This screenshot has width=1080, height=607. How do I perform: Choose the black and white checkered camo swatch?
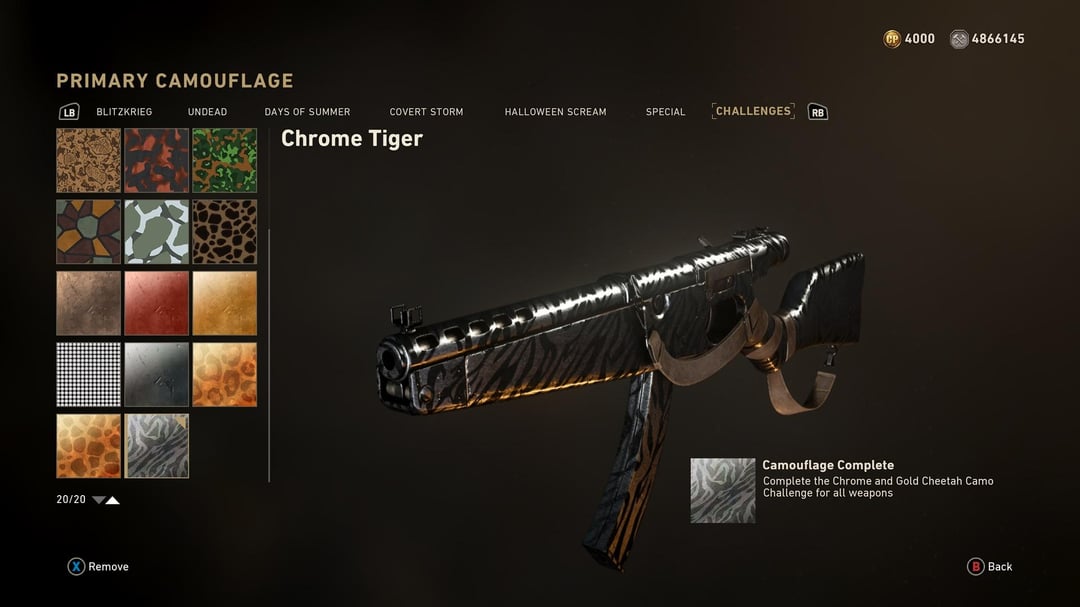[x=88, y=375]
